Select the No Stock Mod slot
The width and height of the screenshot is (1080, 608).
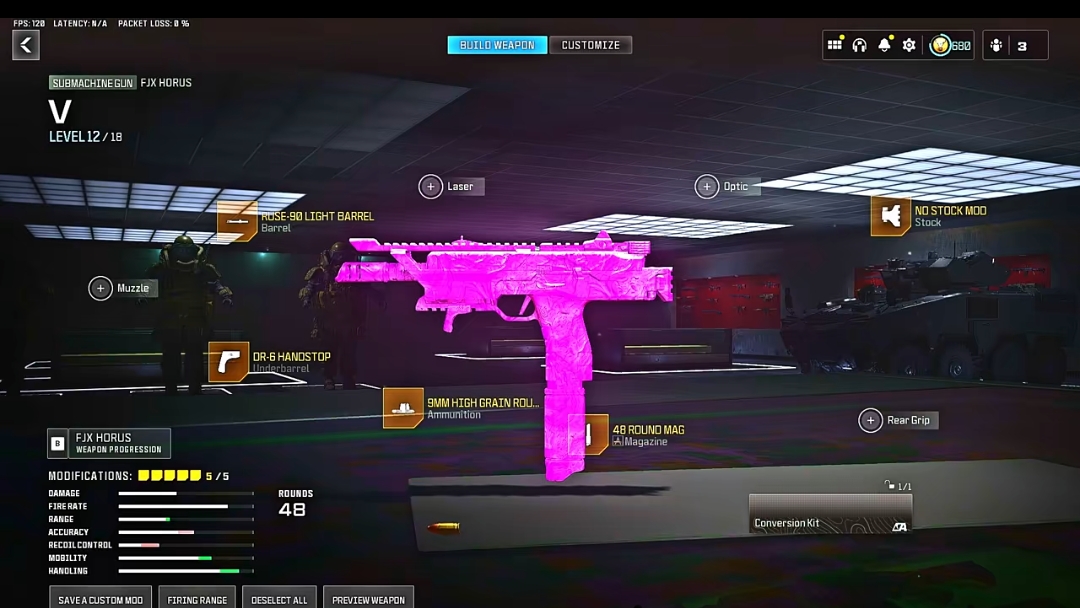pyautogui.click(x=890, y=216)
